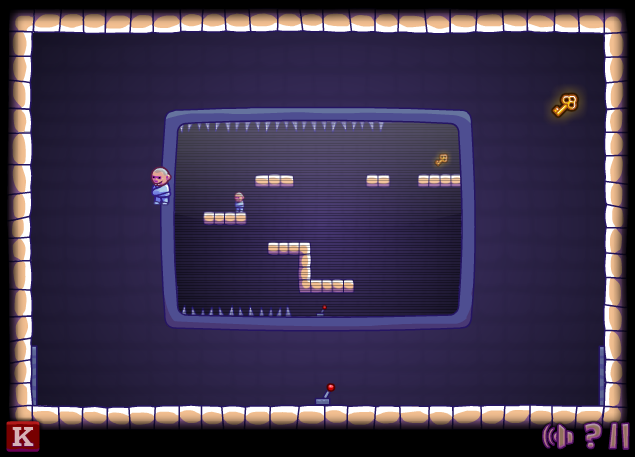Pause the game with the pause icon
The image size is (635, 457).
pos(619,436)
